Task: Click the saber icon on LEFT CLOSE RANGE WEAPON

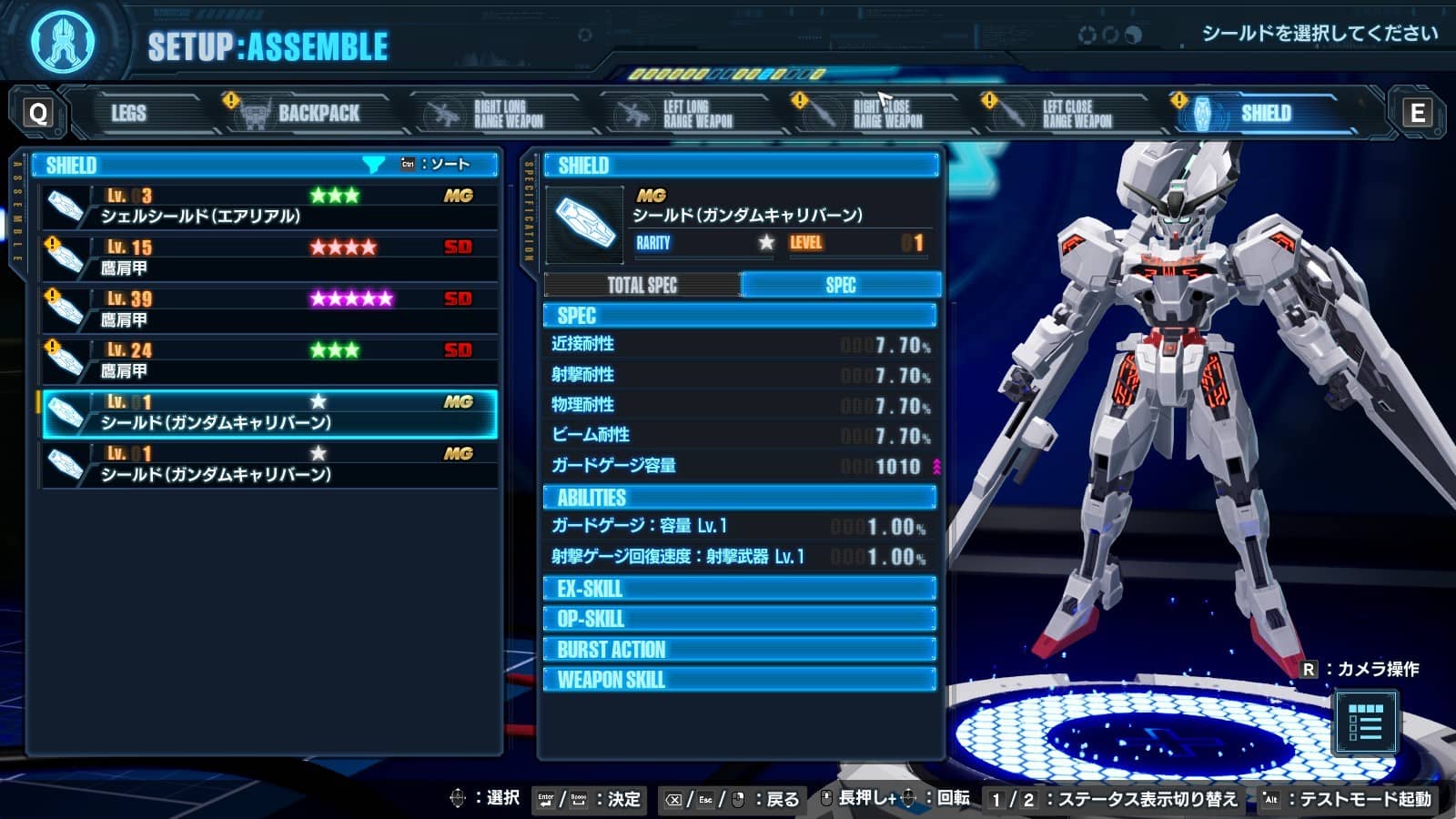Action: tap(1011, 111)
